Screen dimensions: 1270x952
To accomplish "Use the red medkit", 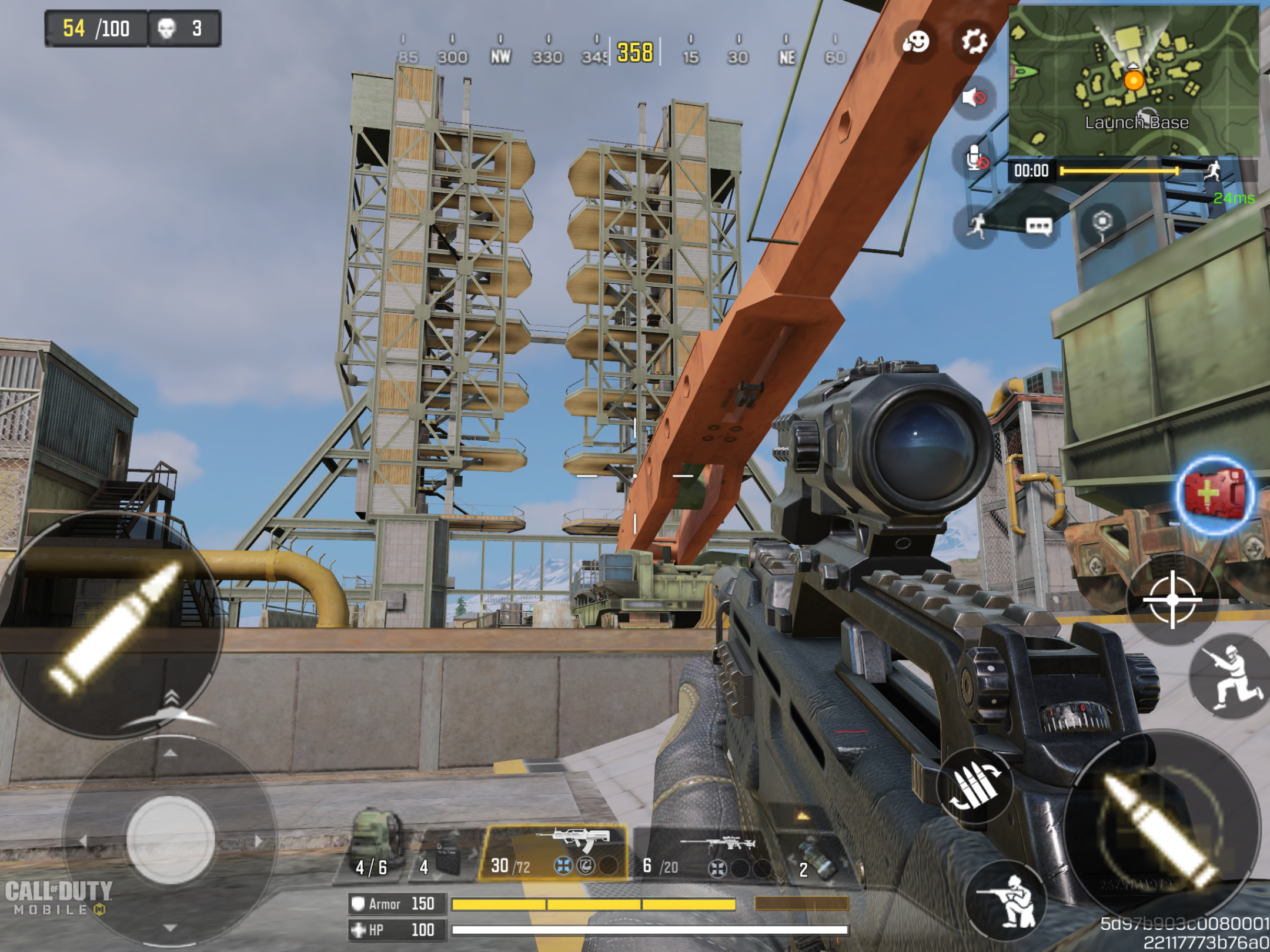I will (x=1215, y=494).
